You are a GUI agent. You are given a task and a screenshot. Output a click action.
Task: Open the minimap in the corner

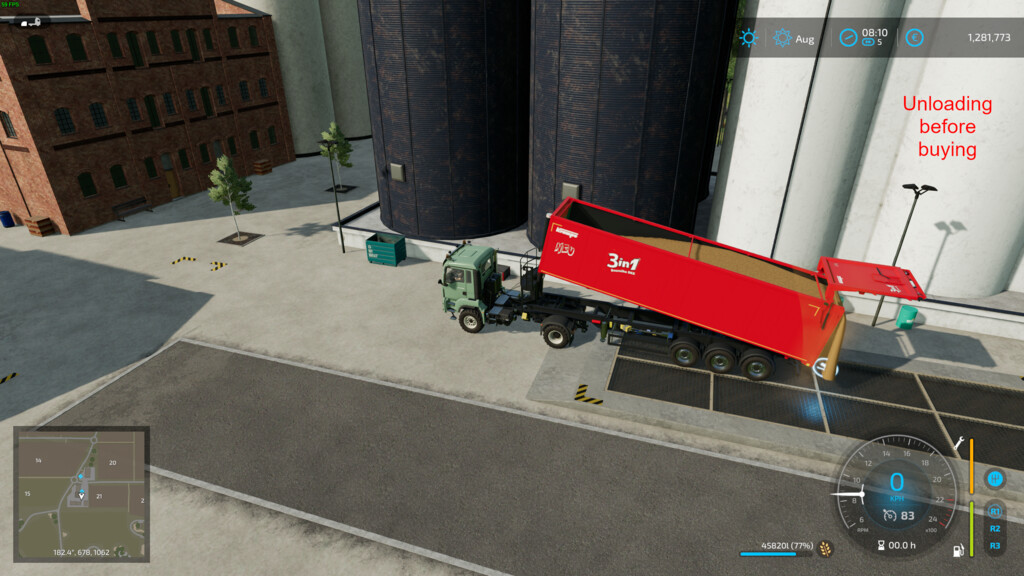coord(81,493)
